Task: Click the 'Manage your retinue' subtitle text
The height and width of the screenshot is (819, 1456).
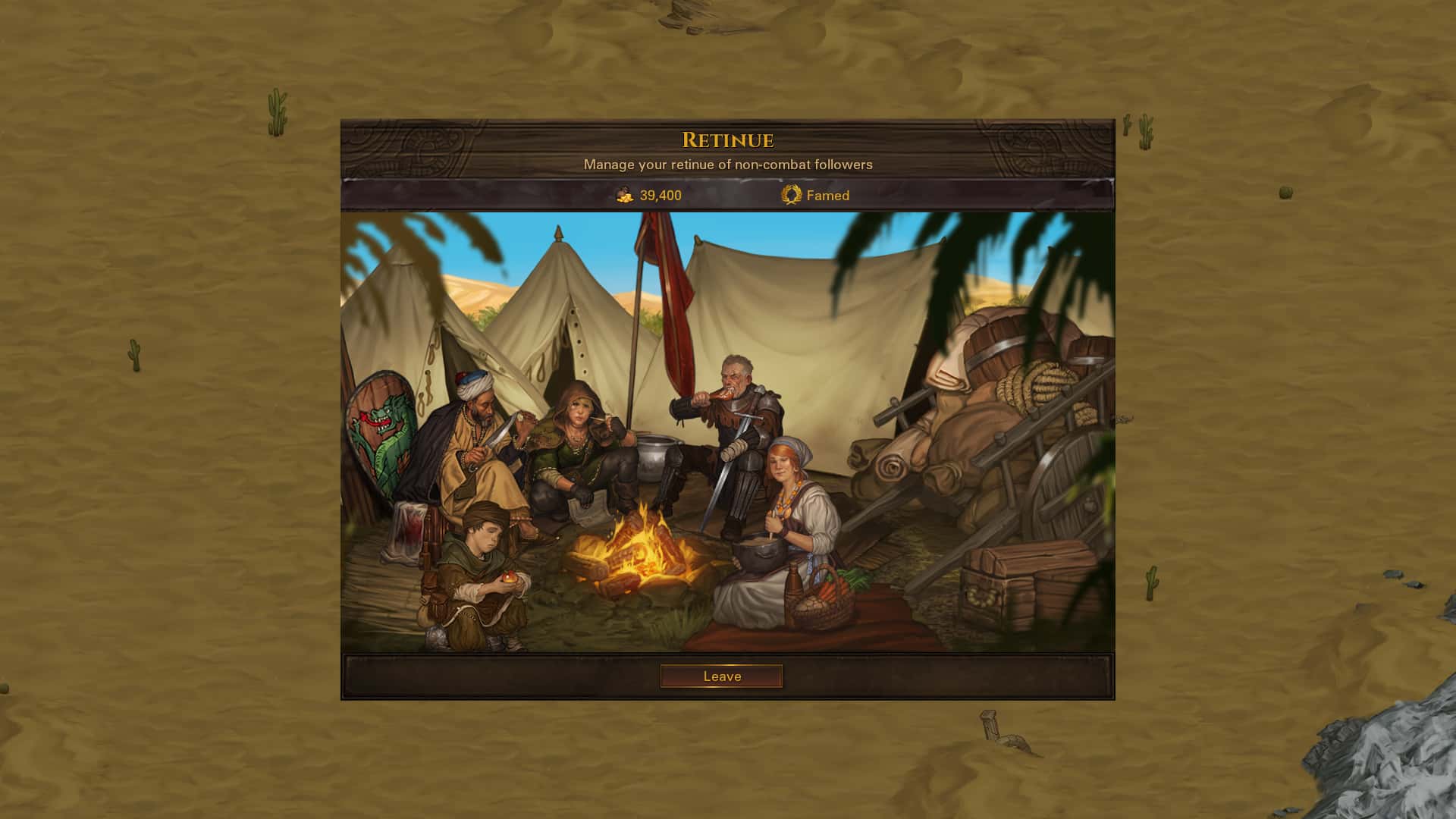Action: pyautogui.click(x=728, y=163)
